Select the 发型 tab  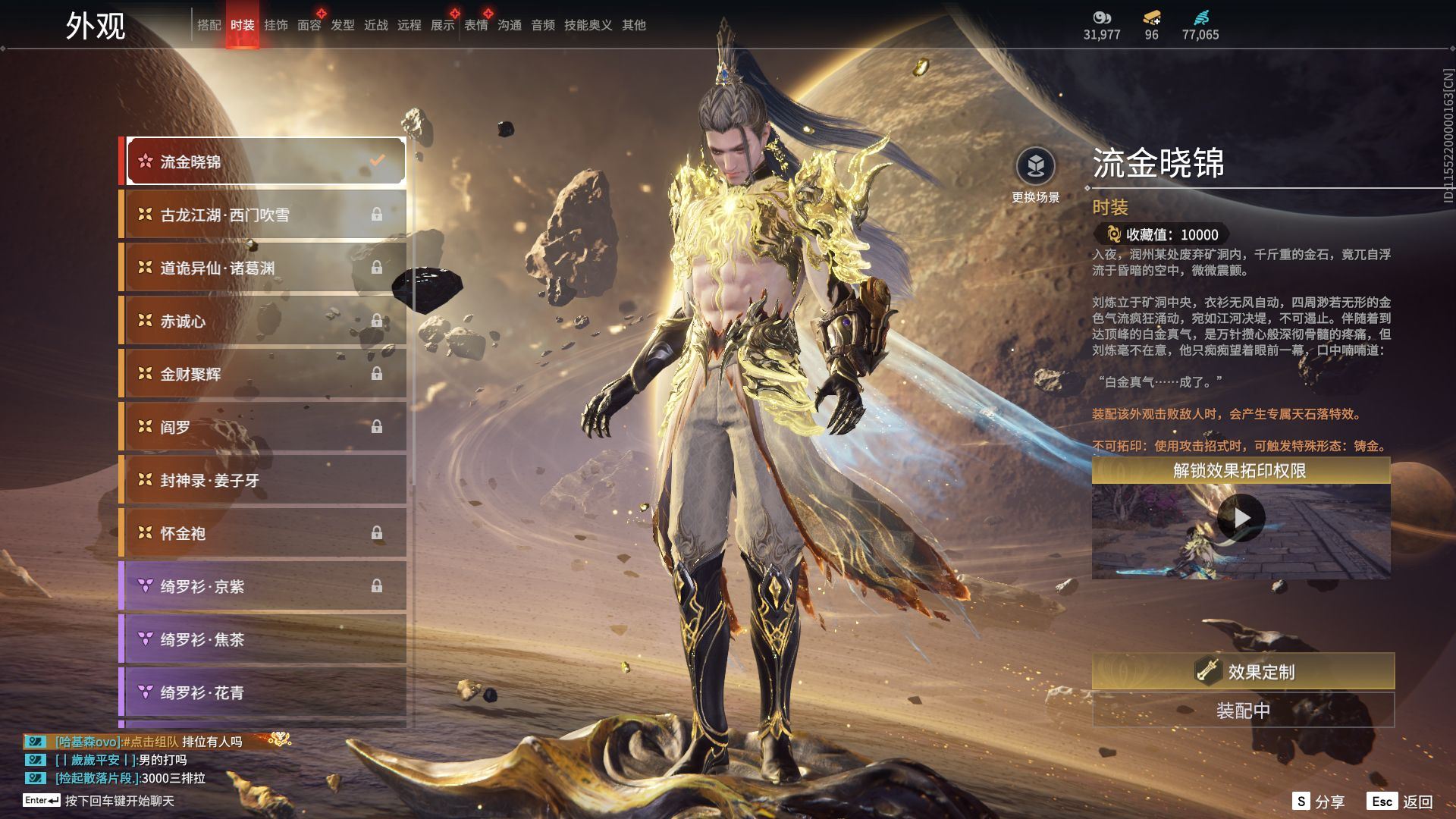click(x=342, y=25)
